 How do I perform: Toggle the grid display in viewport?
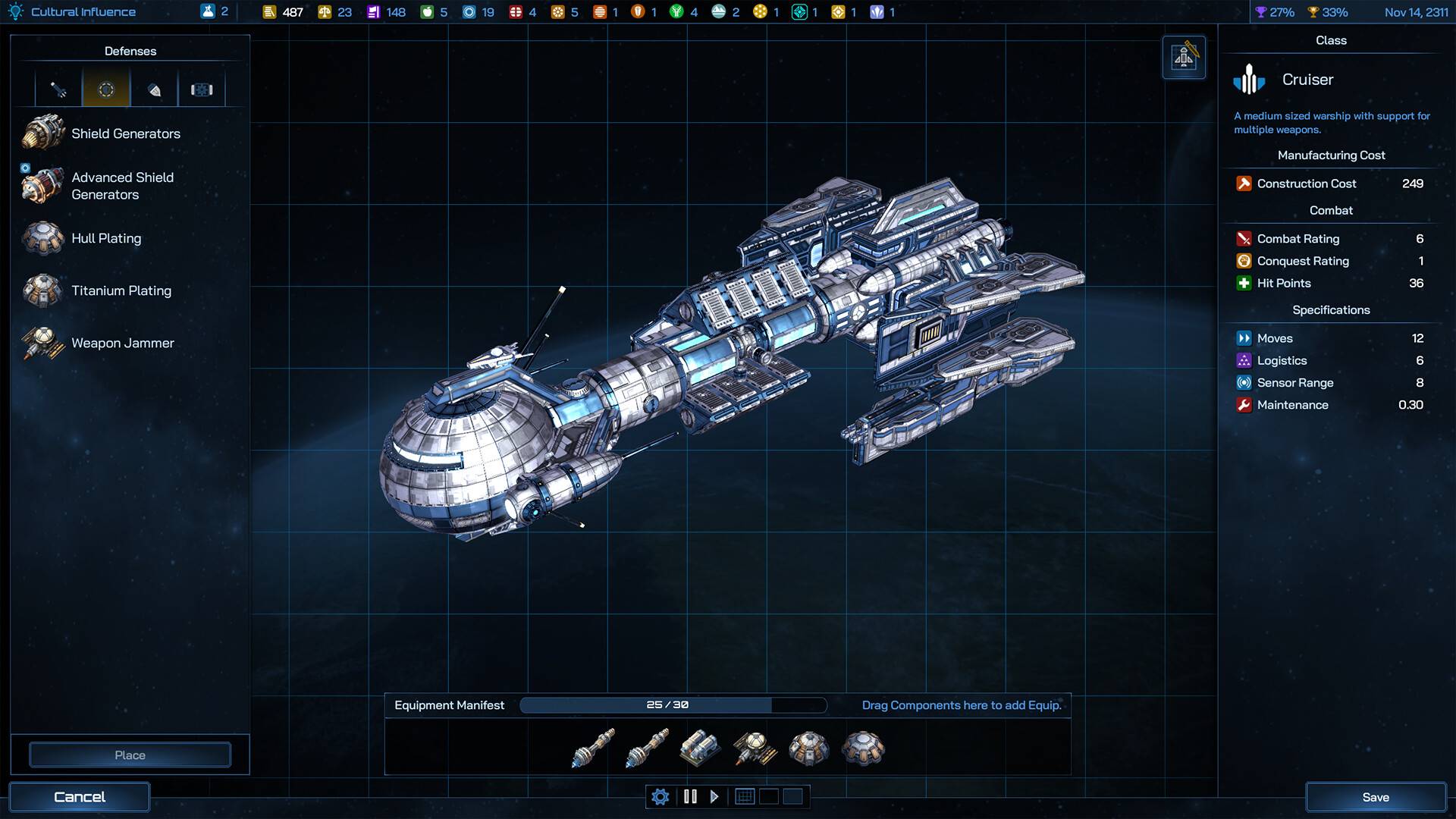[x=745, y=796]
